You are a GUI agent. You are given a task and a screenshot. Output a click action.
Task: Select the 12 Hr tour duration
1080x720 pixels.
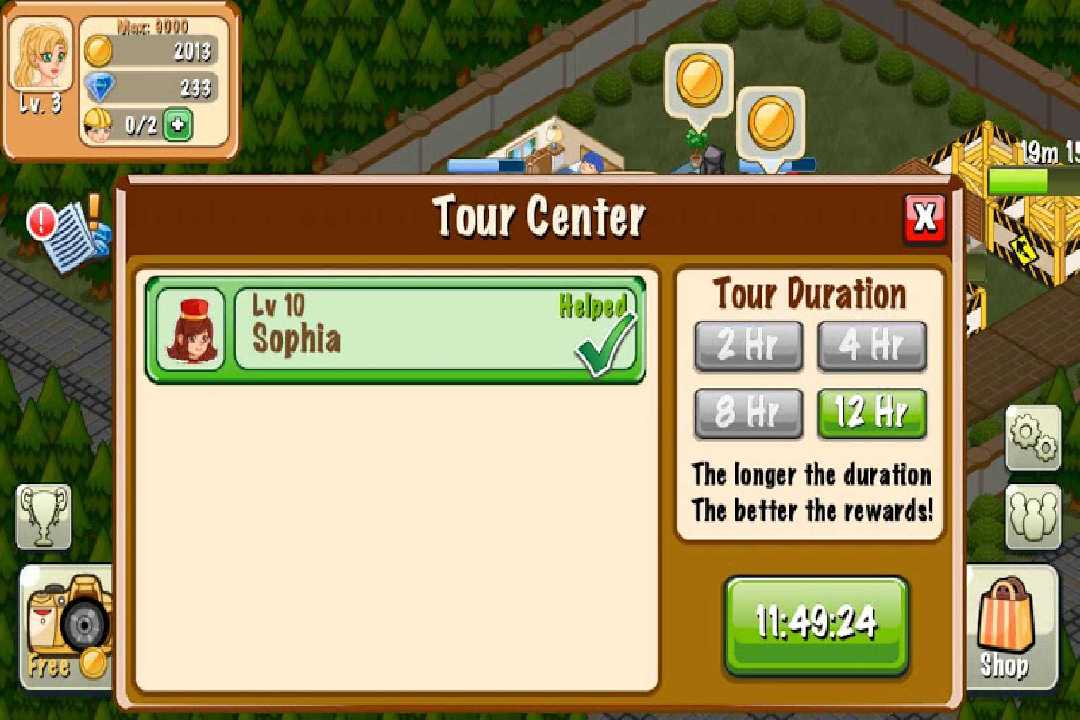(x=872, y=413)
